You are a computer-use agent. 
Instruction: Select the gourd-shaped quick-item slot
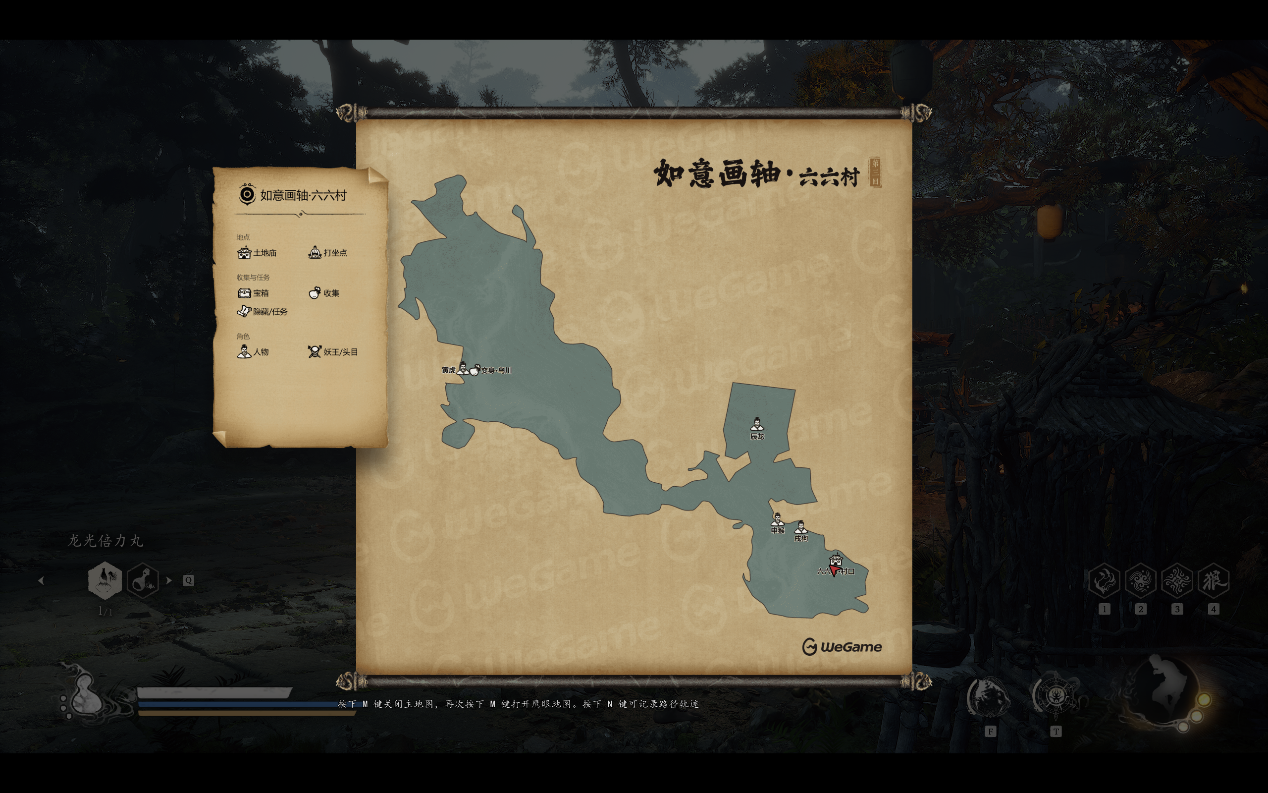tap(143, 580)
